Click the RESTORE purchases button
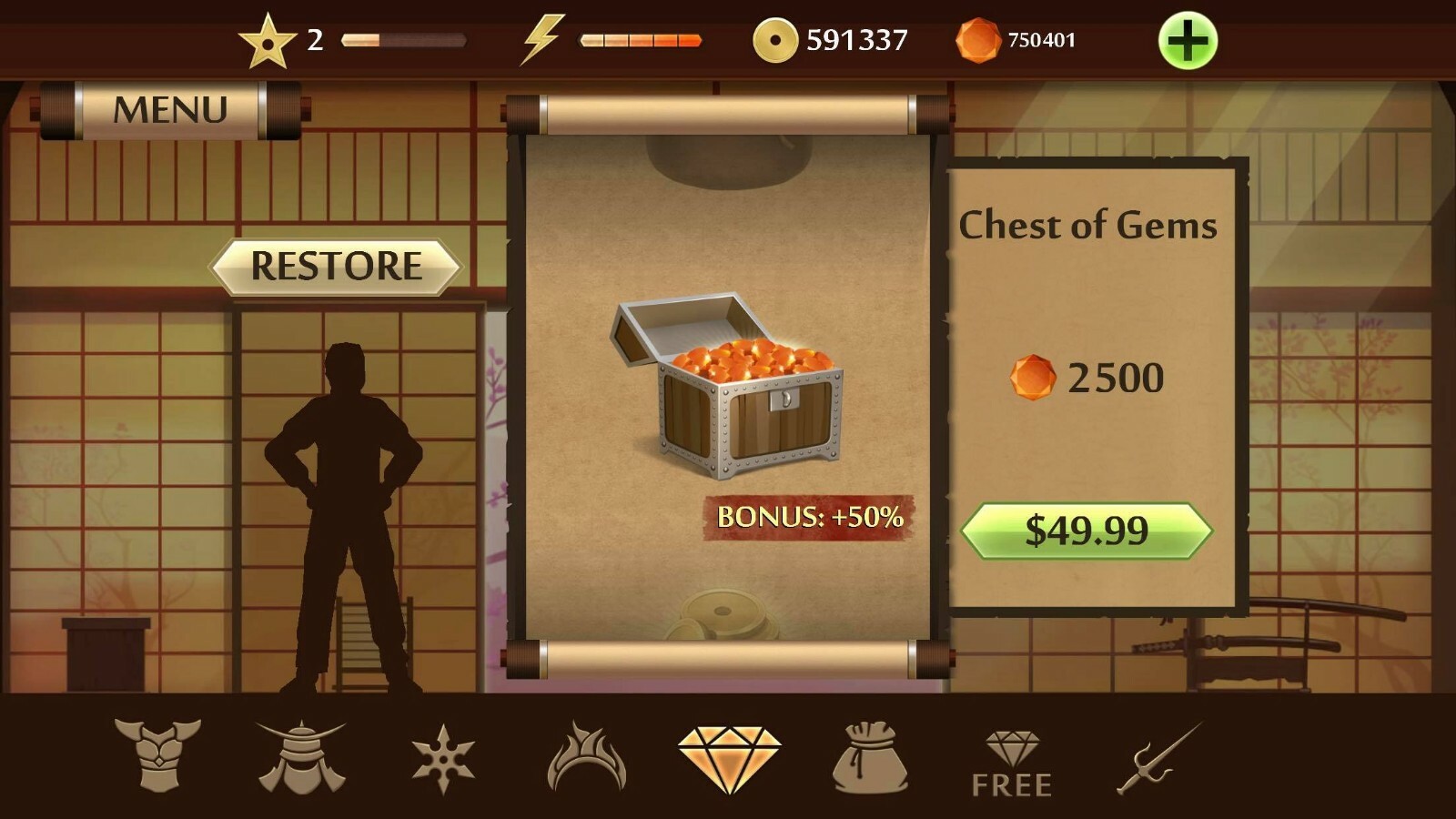This screenshot has width=1456, height=819. coord(337,266)
